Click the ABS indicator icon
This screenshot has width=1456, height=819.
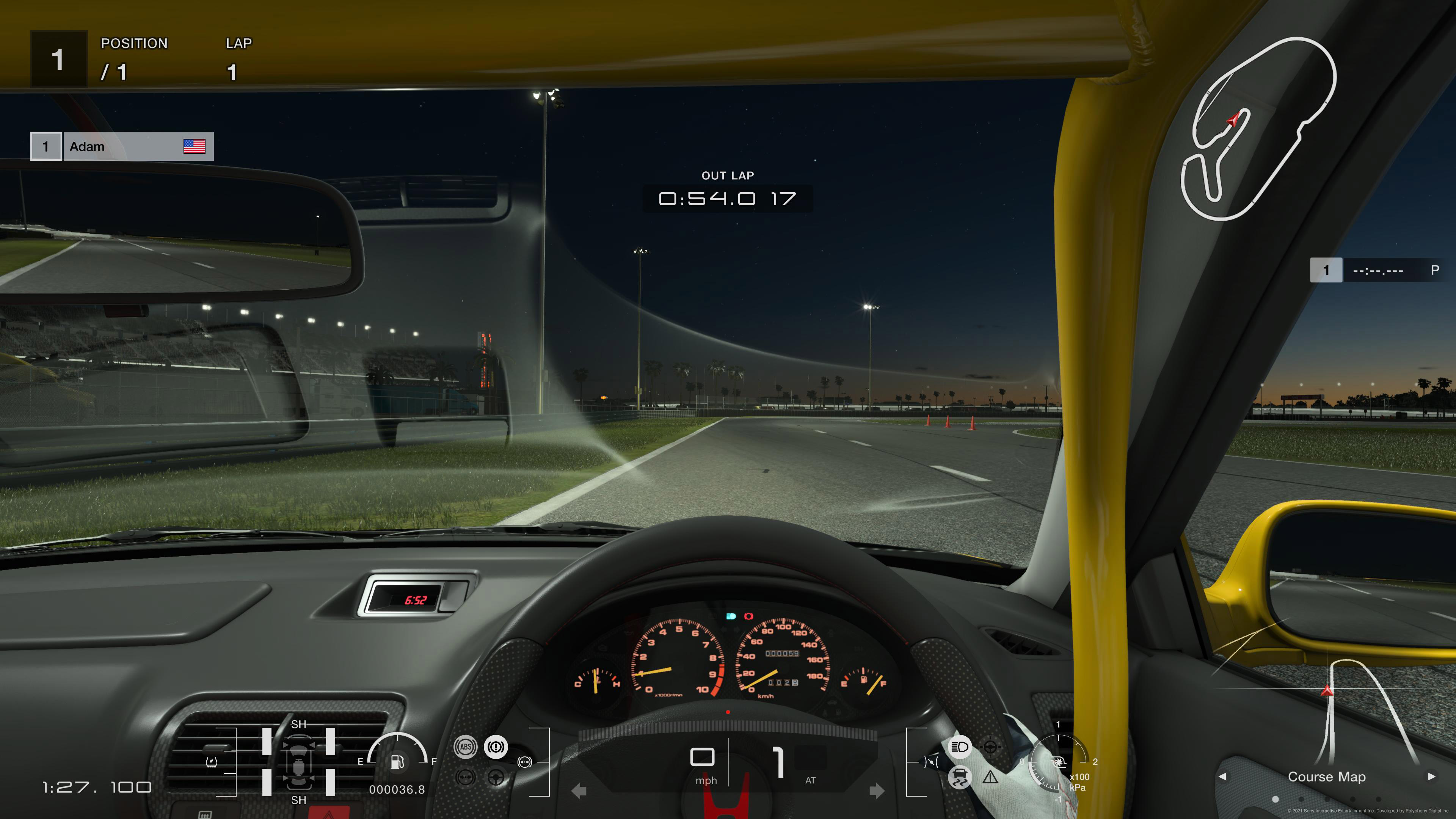click(x=465, y=747)
